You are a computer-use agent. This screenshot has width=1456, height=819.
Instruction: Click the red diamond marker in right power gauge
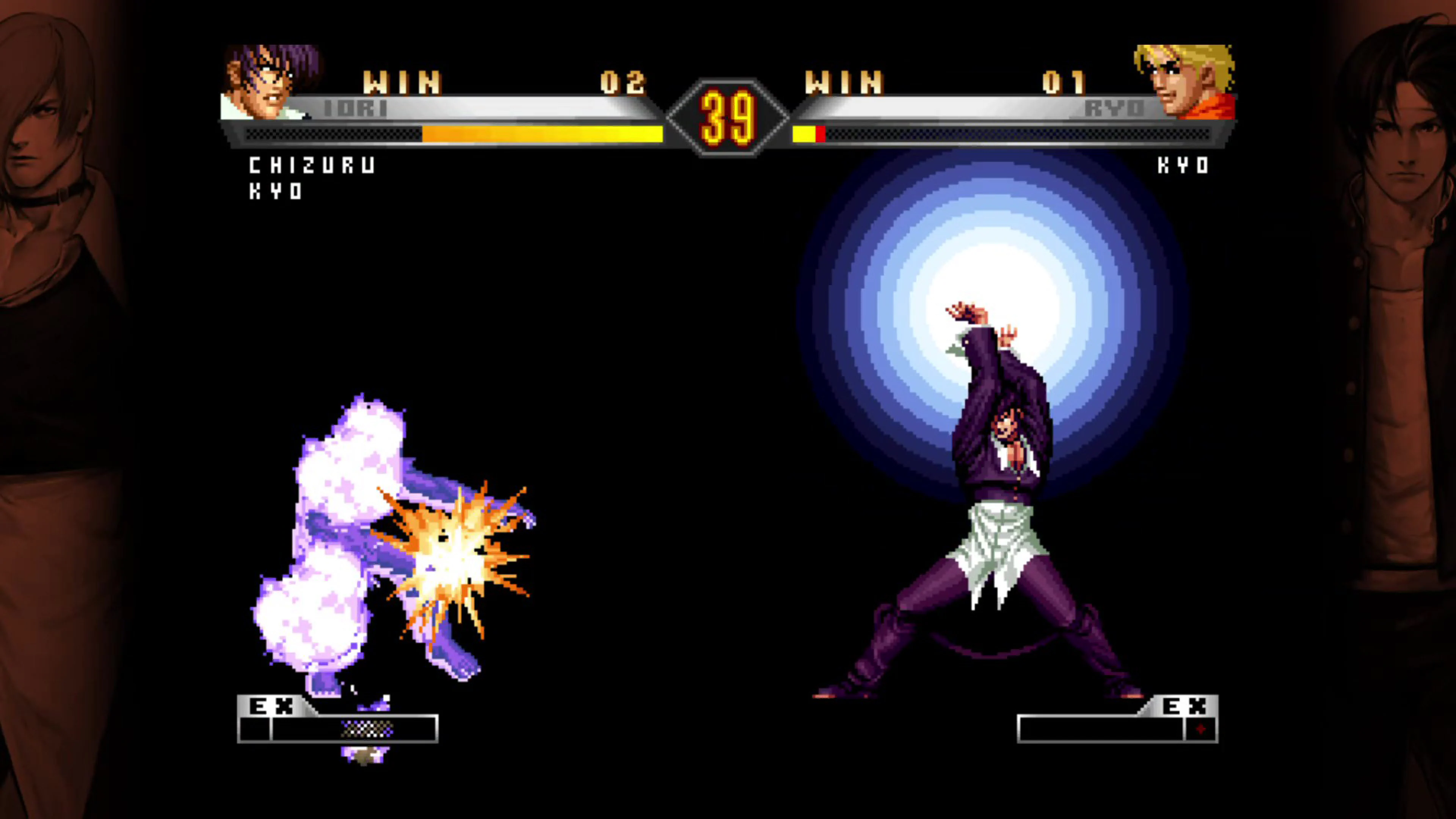1201,729
